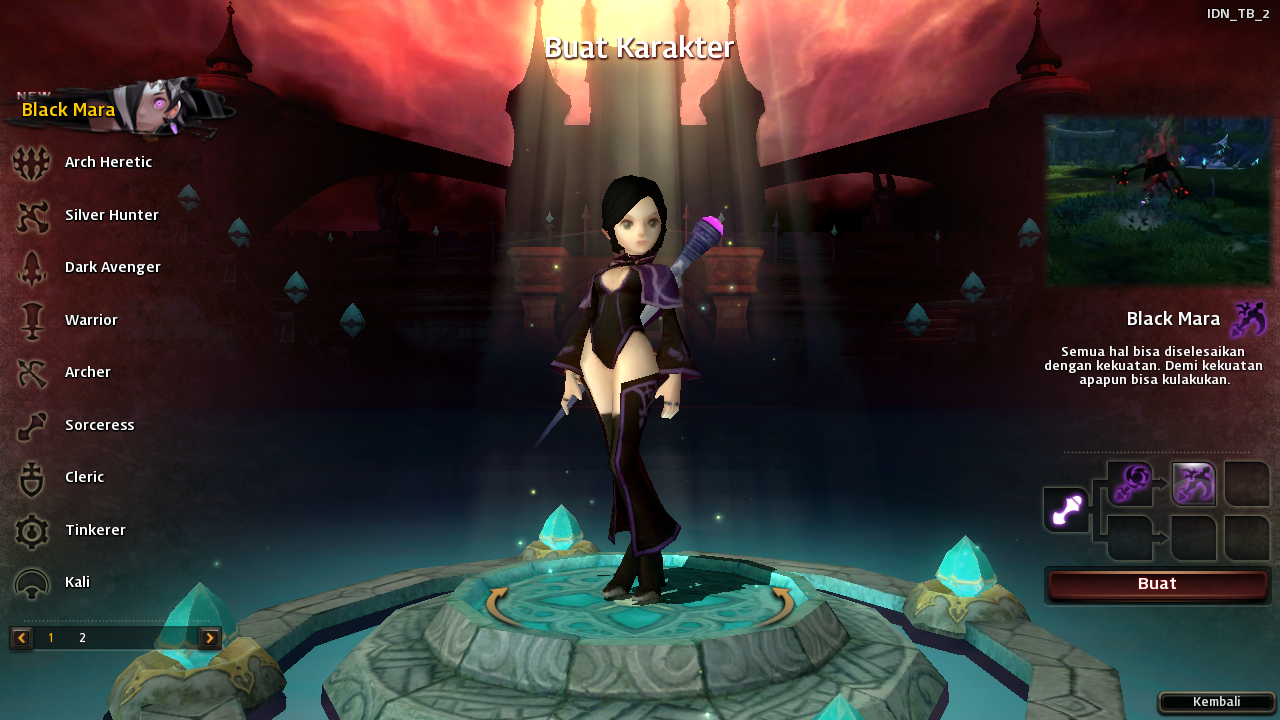Image resolution: width=1280 pixels, height=720 pixels.
Task: Pick the Dark Avenger class
Action: pyautogui.click(x=112, y=267)
